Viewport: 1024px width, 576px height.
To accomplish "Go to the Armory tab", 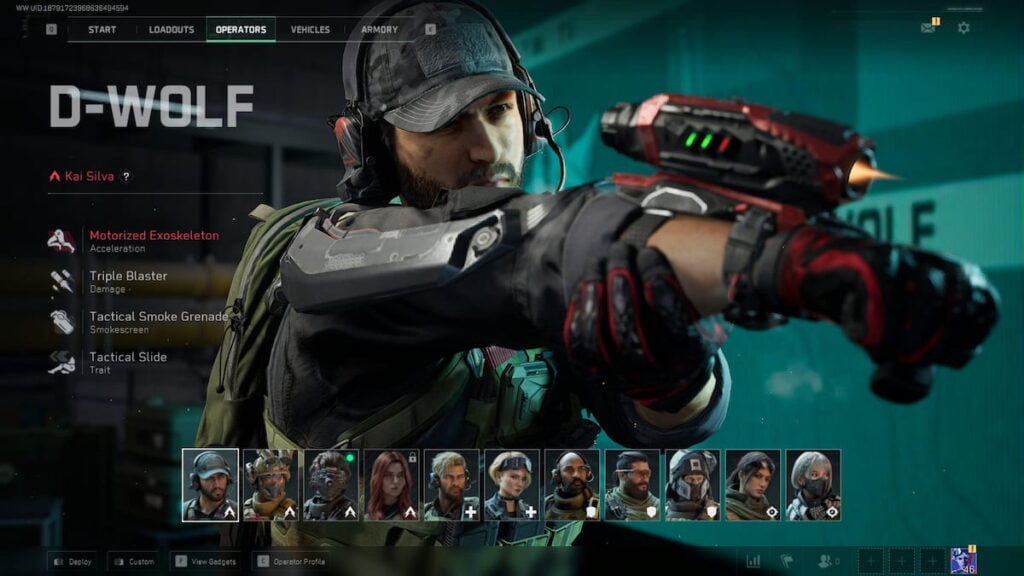I will tap(379, 30).
